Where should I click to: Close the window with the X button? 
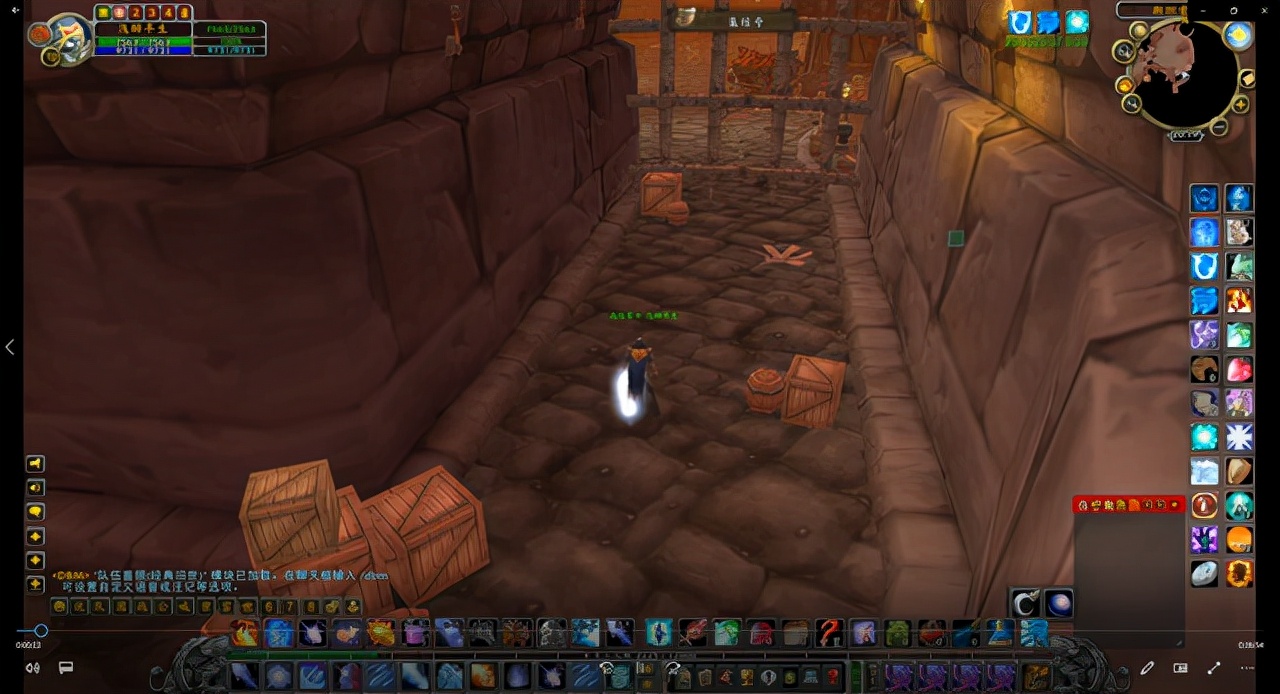click(1262, 10)
